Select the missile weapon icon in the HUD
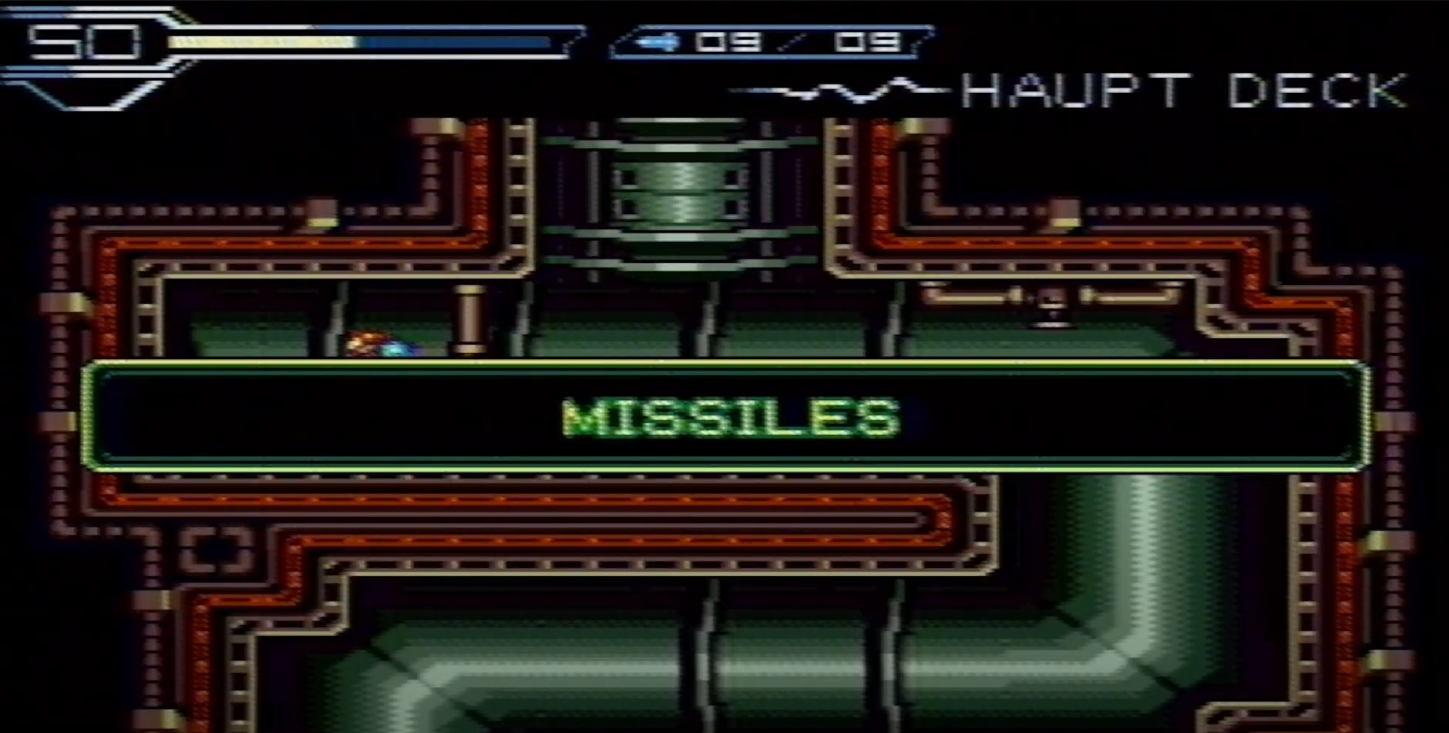 pyautogui.click(x=662, y=42)
